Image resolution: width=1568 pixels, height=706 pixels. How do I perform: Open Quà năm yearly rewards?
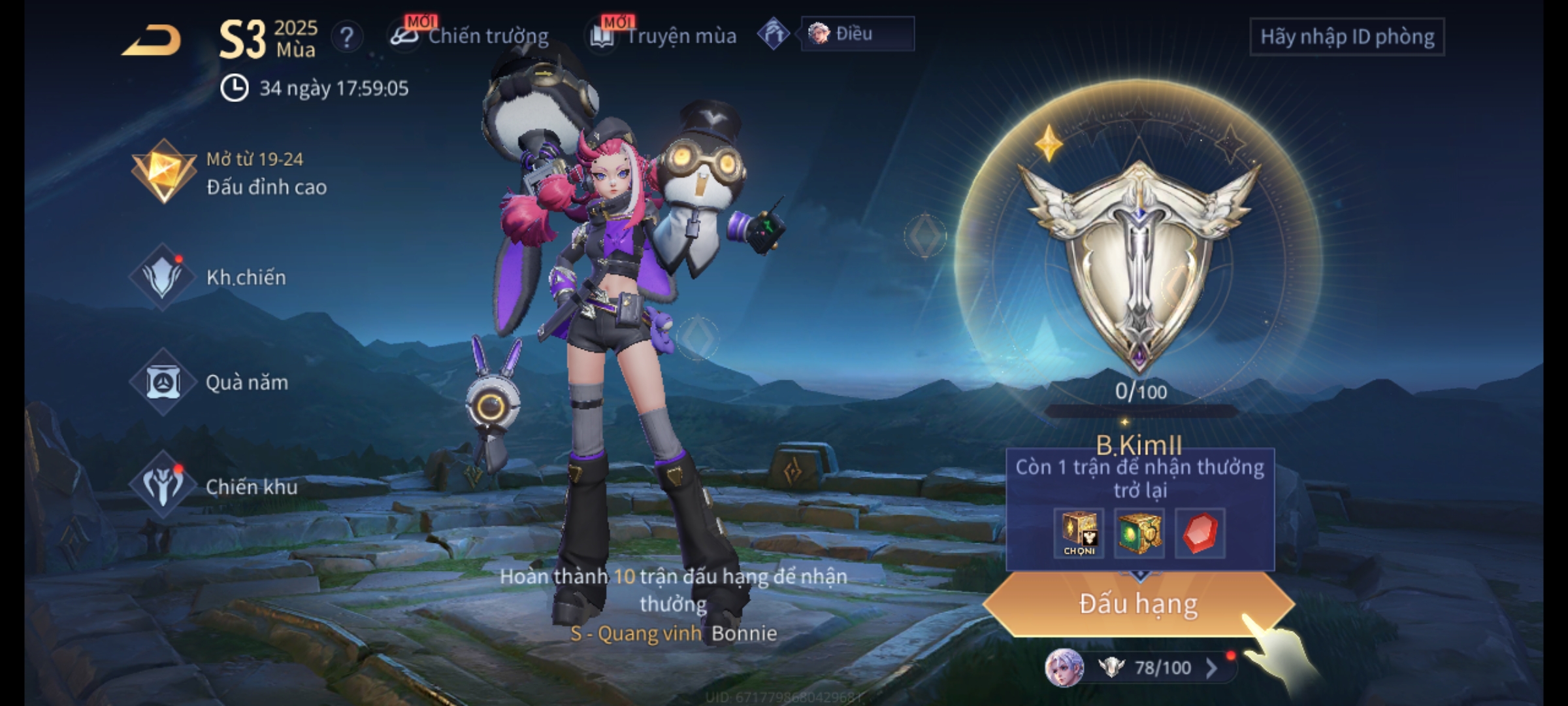(210, 382)
